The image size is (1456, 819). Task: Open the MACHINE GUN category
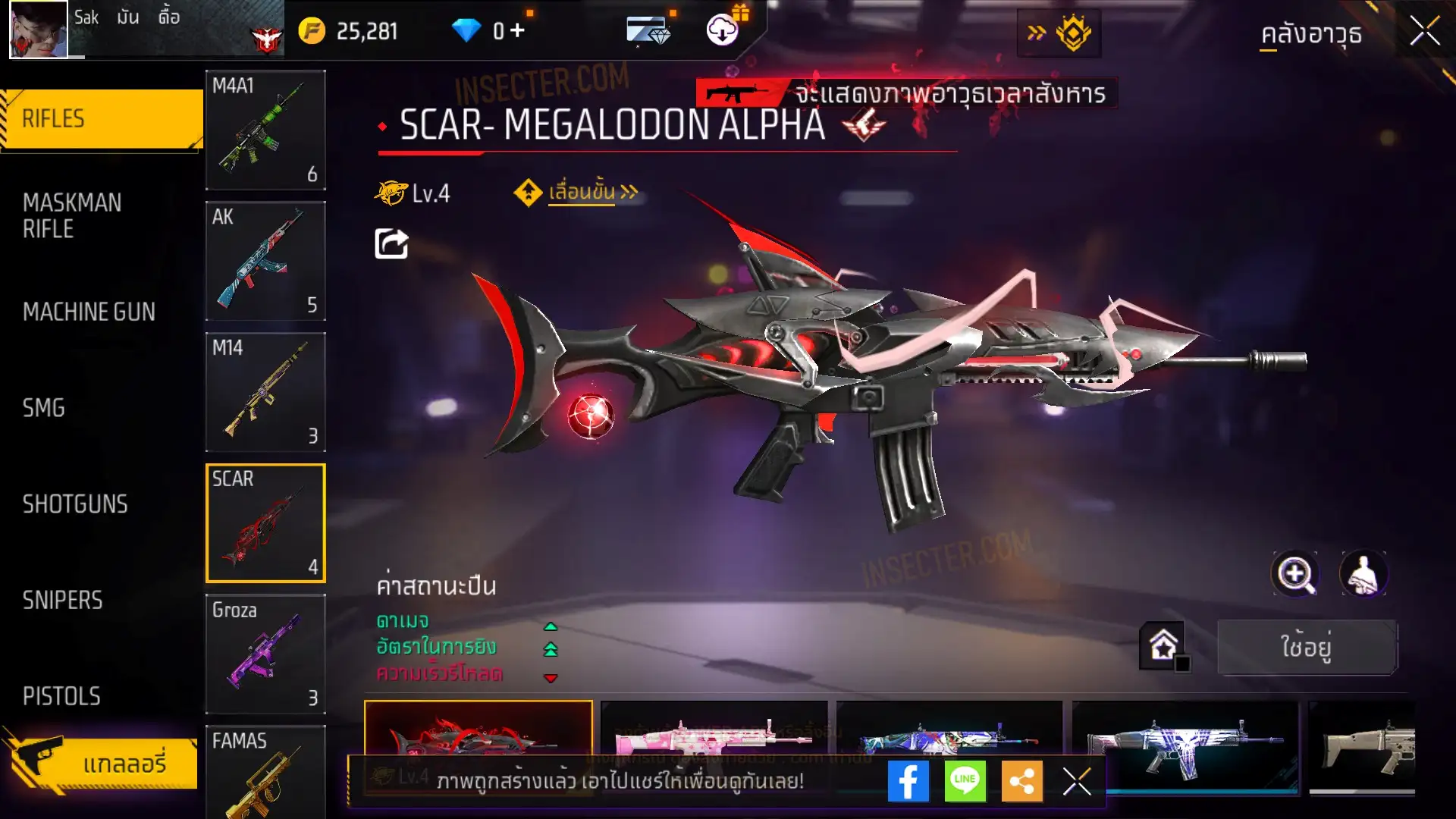pyautogui.click(x=89, y=312)
